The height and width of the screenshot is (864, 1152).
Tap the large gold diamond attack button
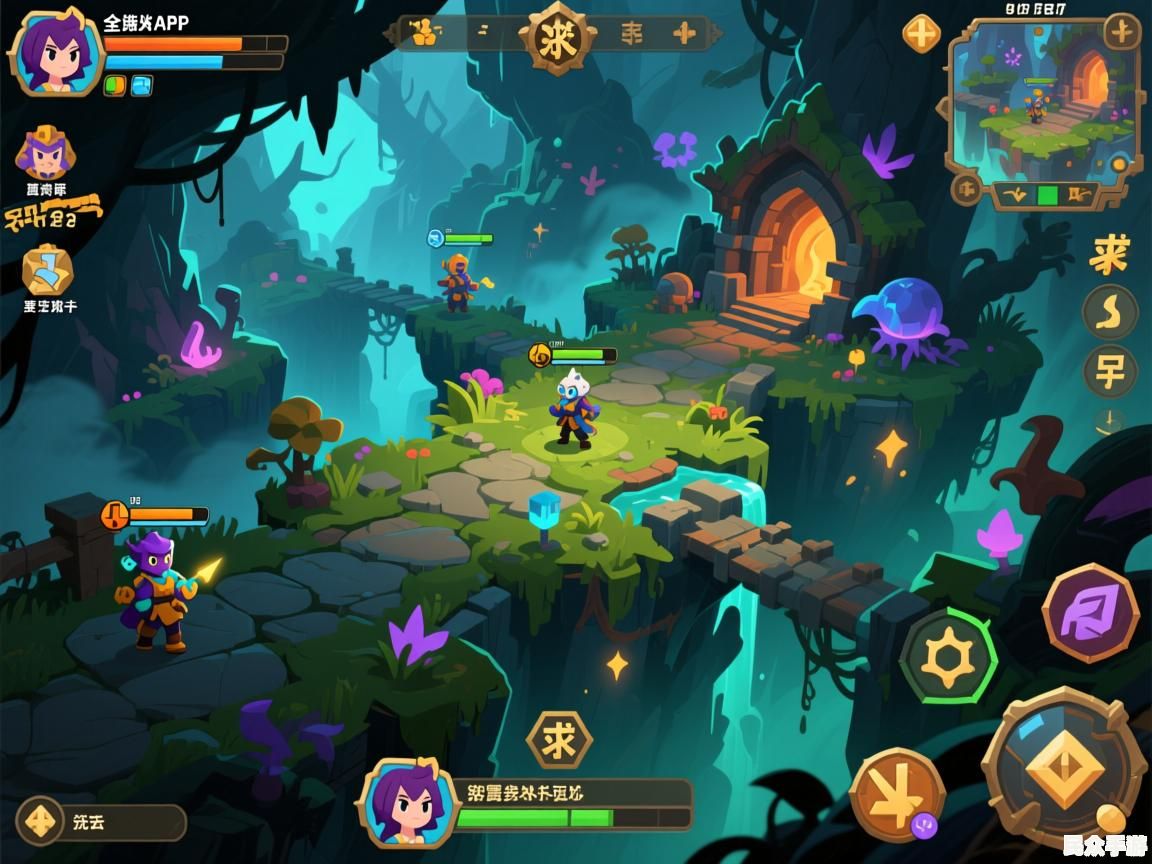click(1064, 769)
